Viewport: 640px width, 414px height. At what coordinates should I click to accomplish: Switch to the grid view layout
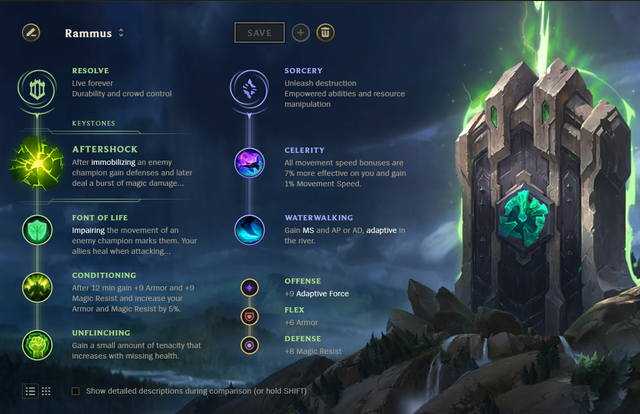46,390
